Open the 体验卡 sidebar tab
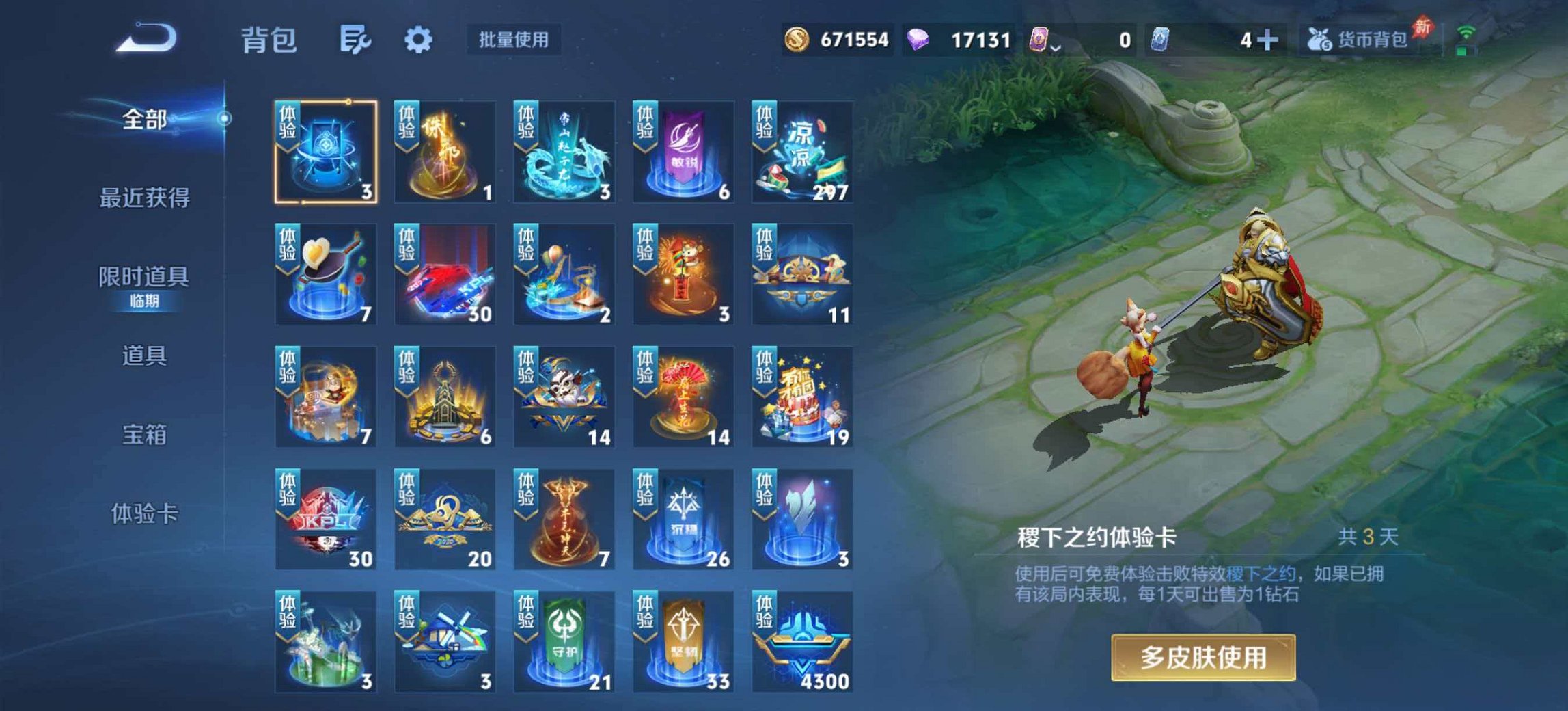 [144, 513]
